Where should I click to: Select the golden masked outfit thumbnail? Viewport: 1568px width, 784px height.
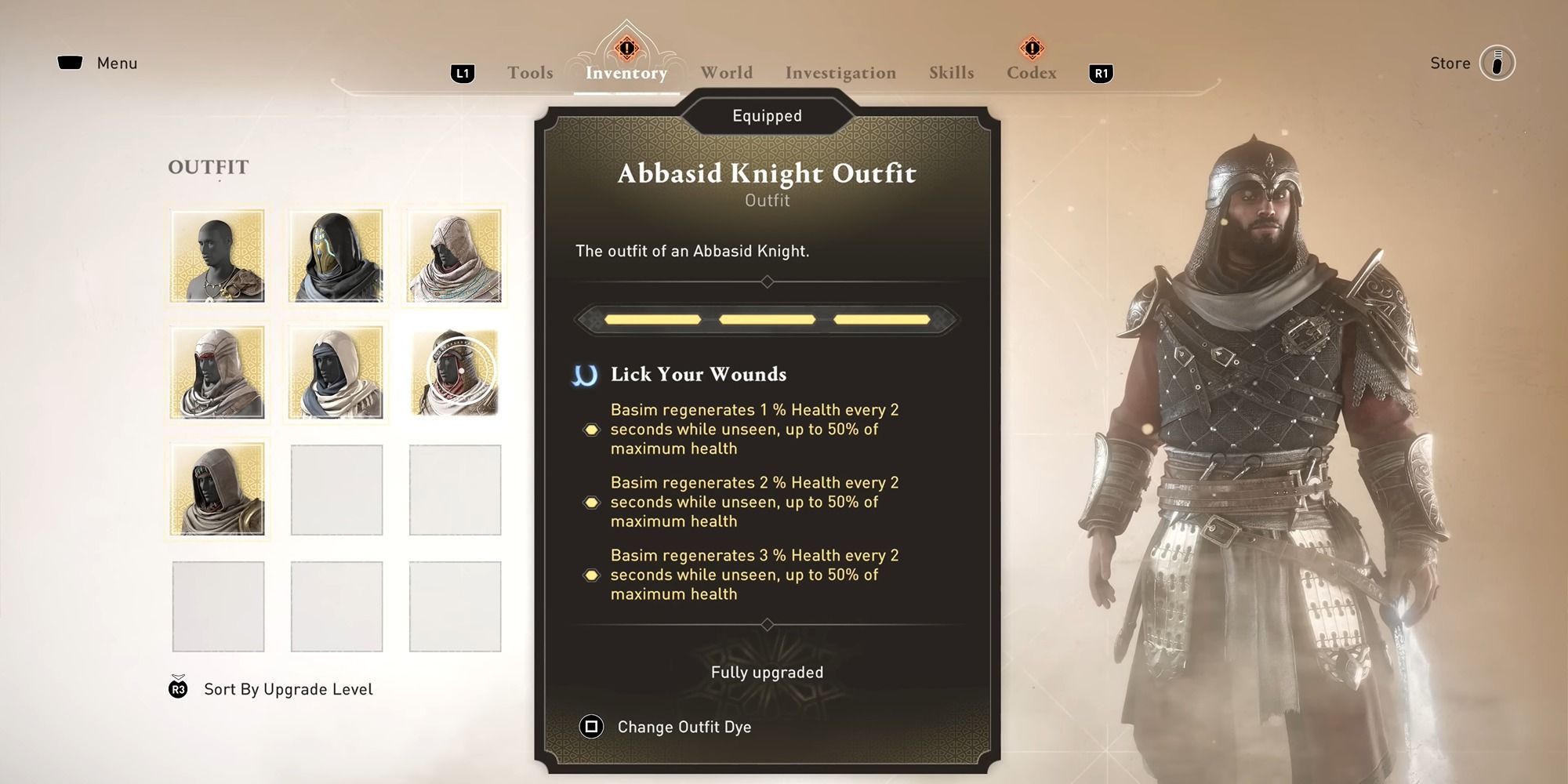pos(336,256)
